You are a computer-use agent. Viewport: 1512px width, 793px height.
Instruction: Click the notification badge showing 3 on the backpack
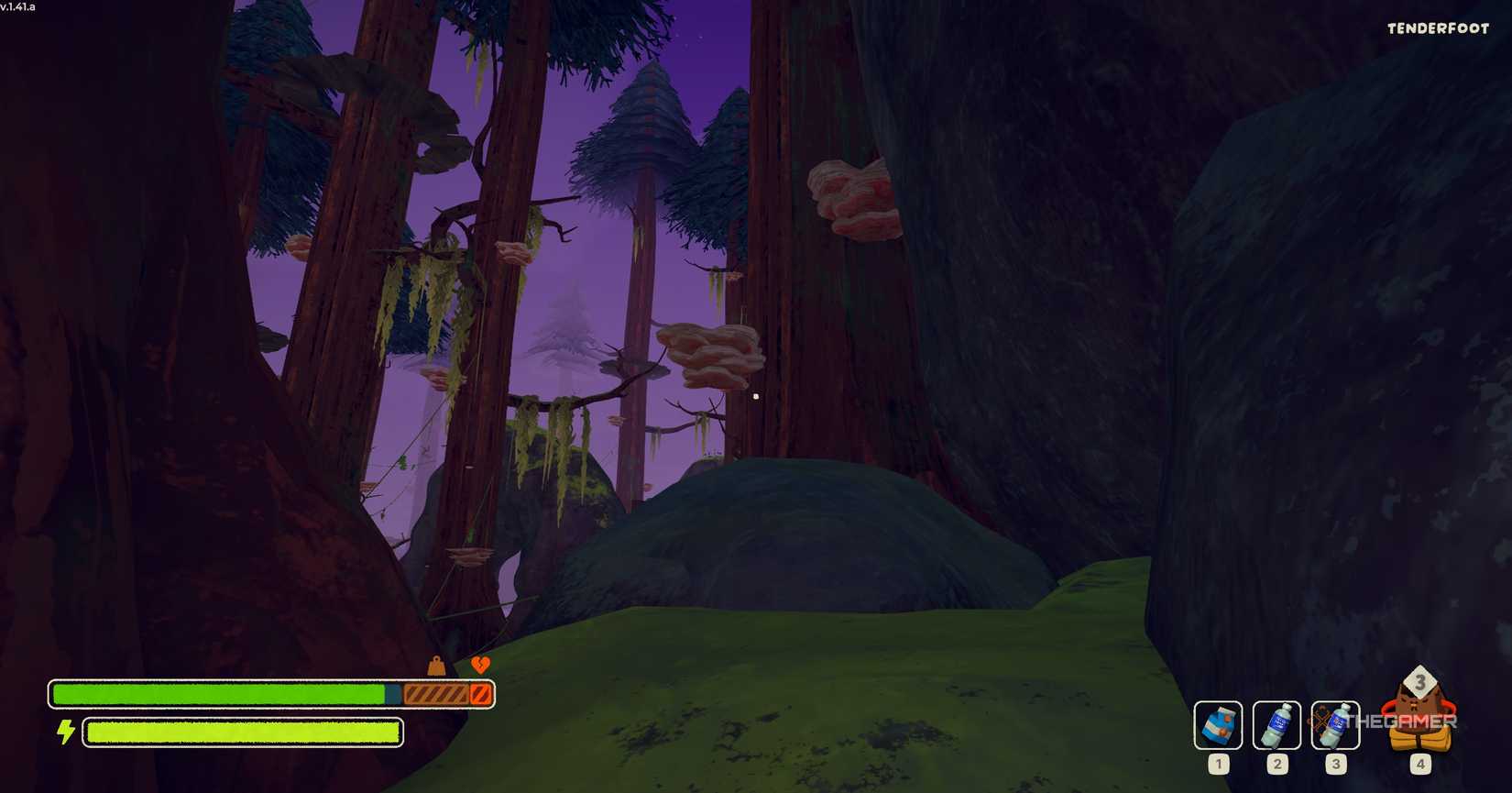coord(1421,681)
